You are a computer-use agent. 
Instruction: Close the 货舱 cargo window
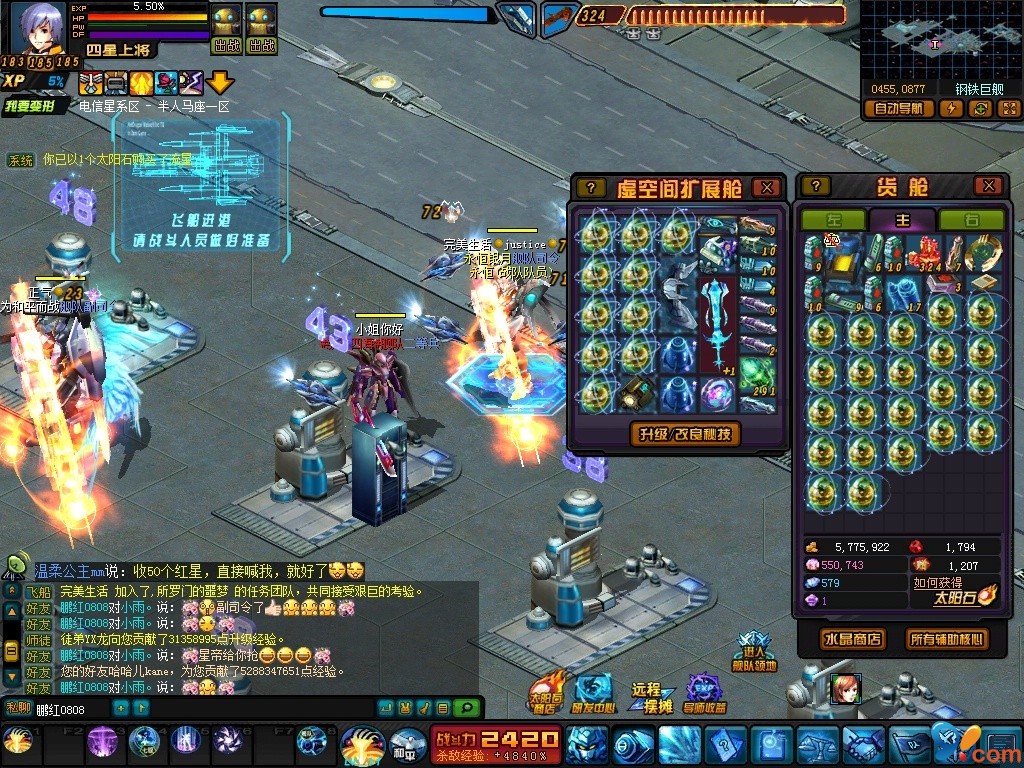pos(988,186)
